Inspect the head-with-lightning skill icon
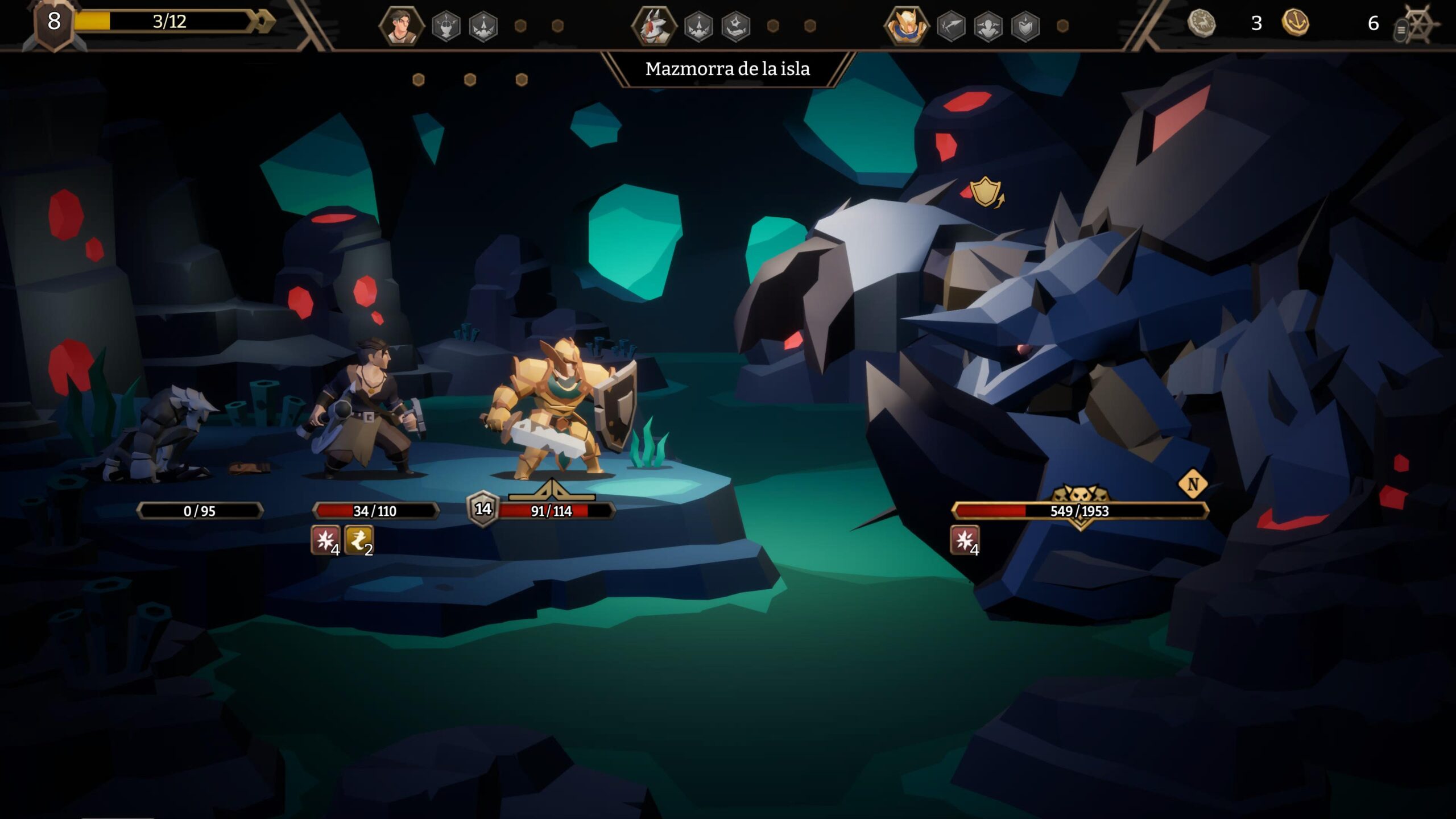Image resolution: width=1456 pixels, height=819 pixels. 446,26
